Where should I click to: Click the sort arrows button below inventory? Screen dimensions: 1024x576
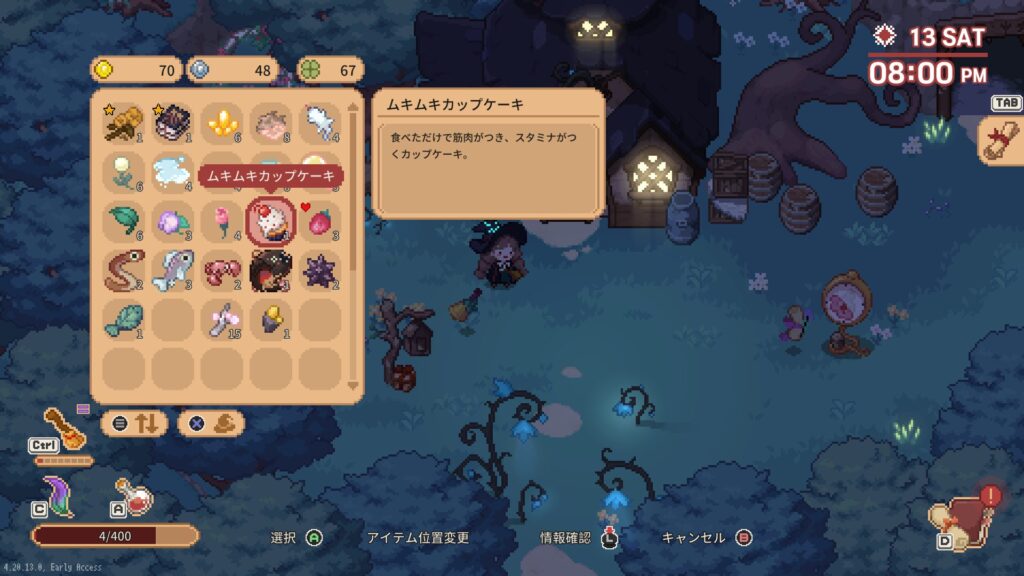[135, 423]
